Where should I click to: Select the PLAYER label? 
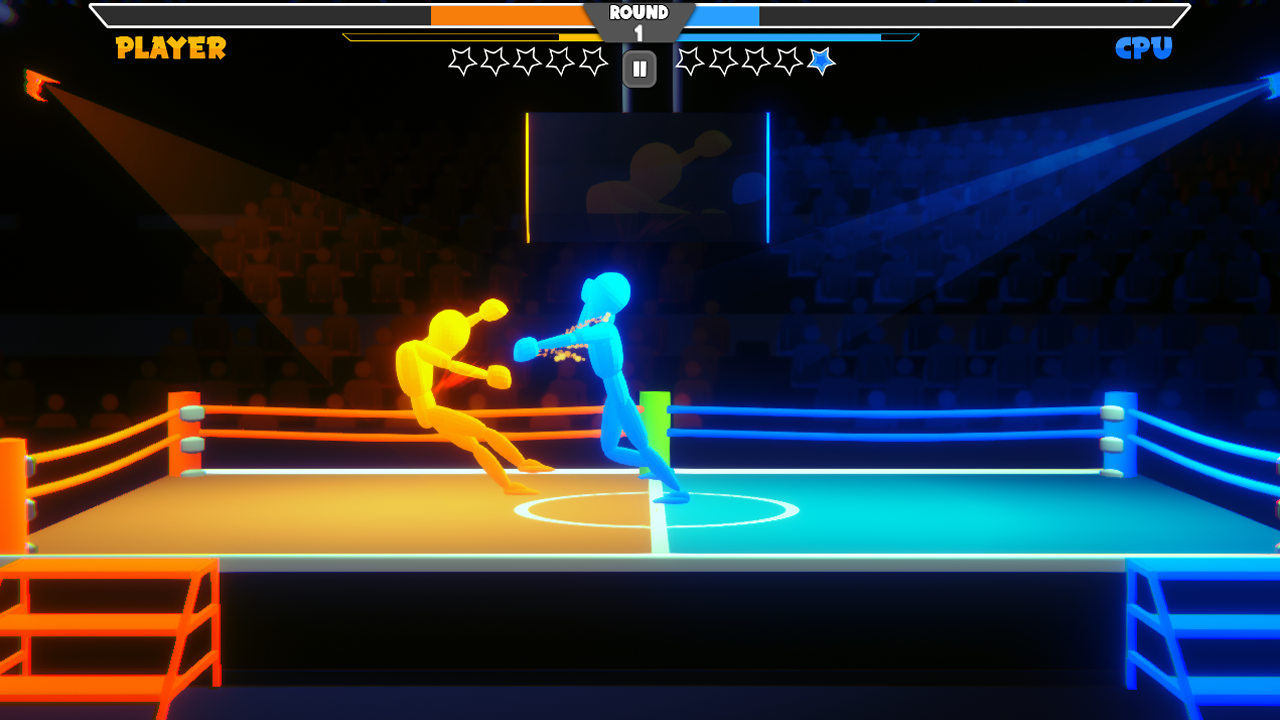(x=170, y=46)
